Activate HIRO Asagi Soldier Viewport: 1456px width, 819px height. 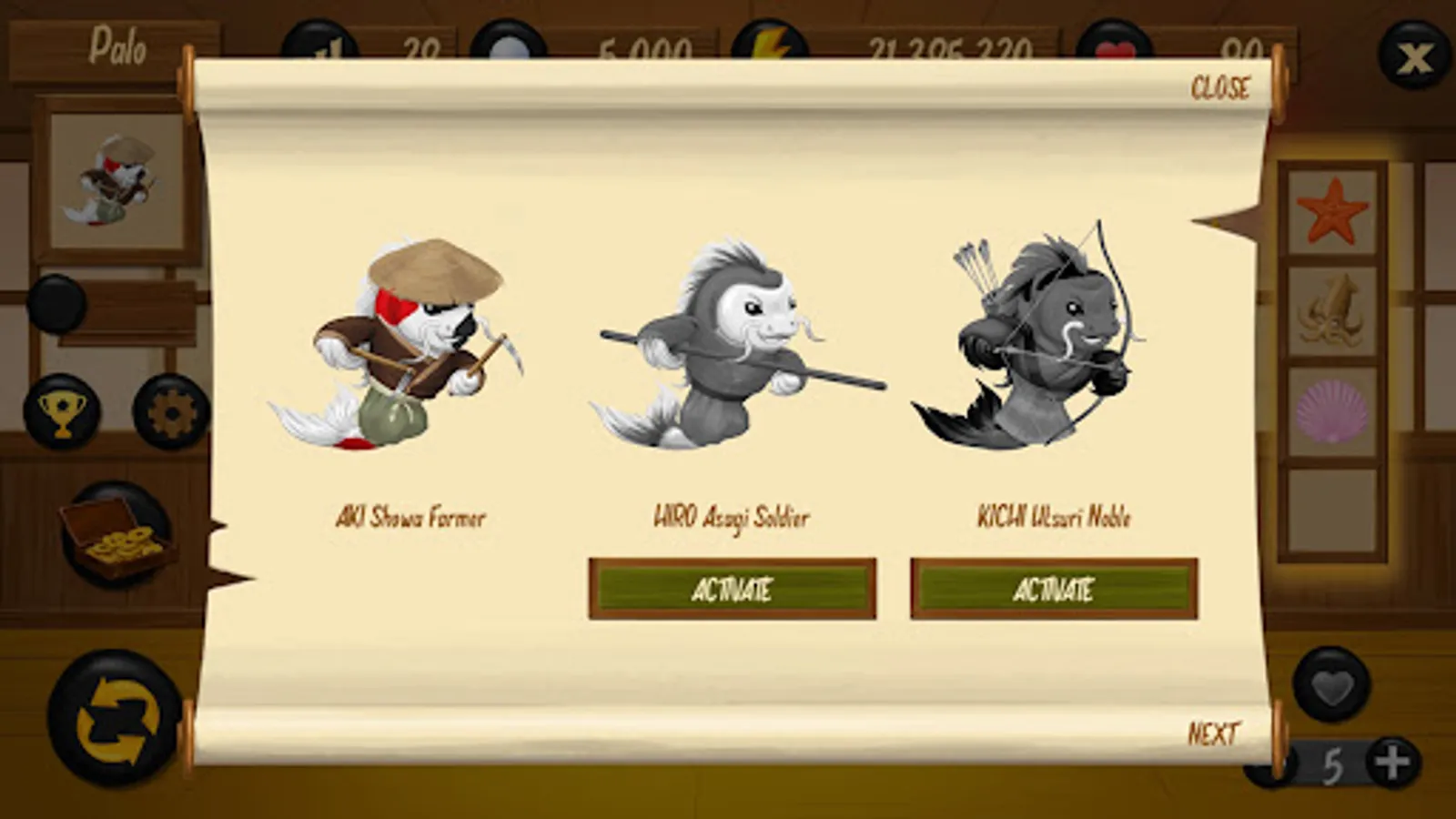click(734, 591)
